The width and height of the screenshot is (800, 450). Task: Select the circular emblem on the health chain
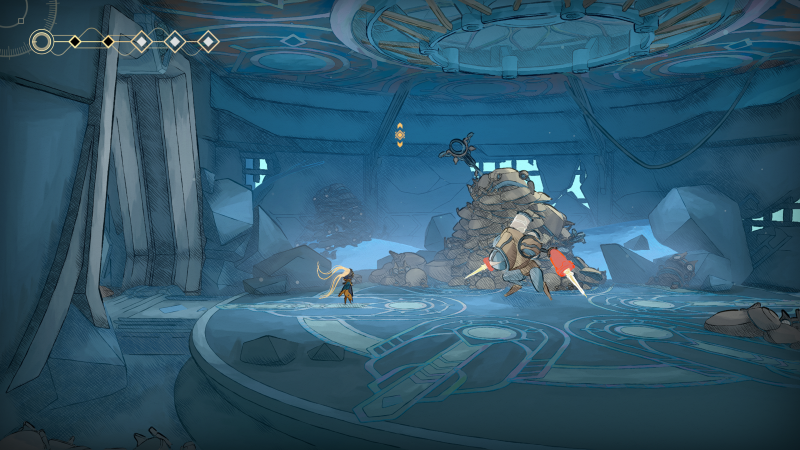pos(42,41)
